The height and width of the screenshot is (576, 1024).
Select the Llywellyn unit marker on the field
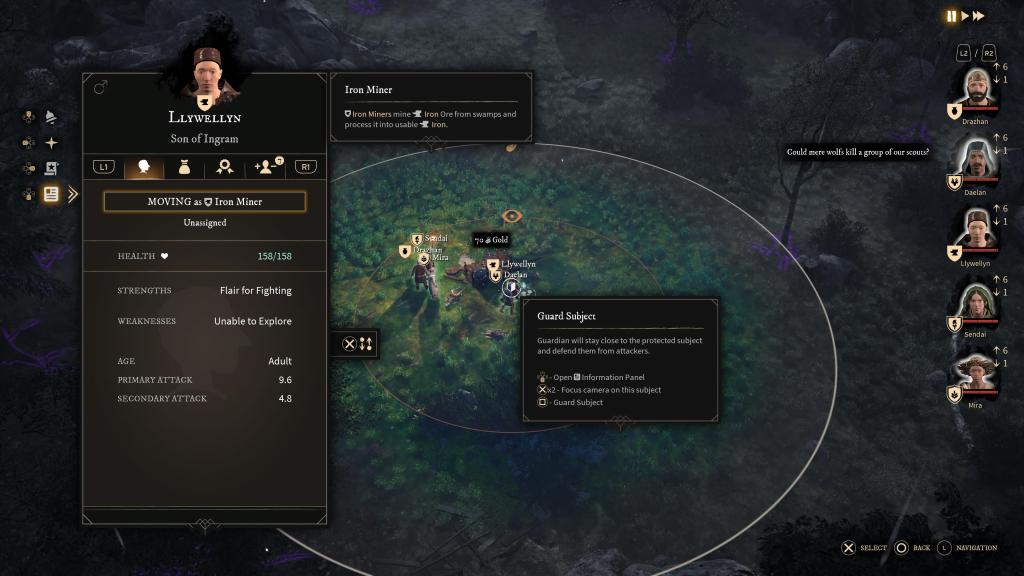494,264
